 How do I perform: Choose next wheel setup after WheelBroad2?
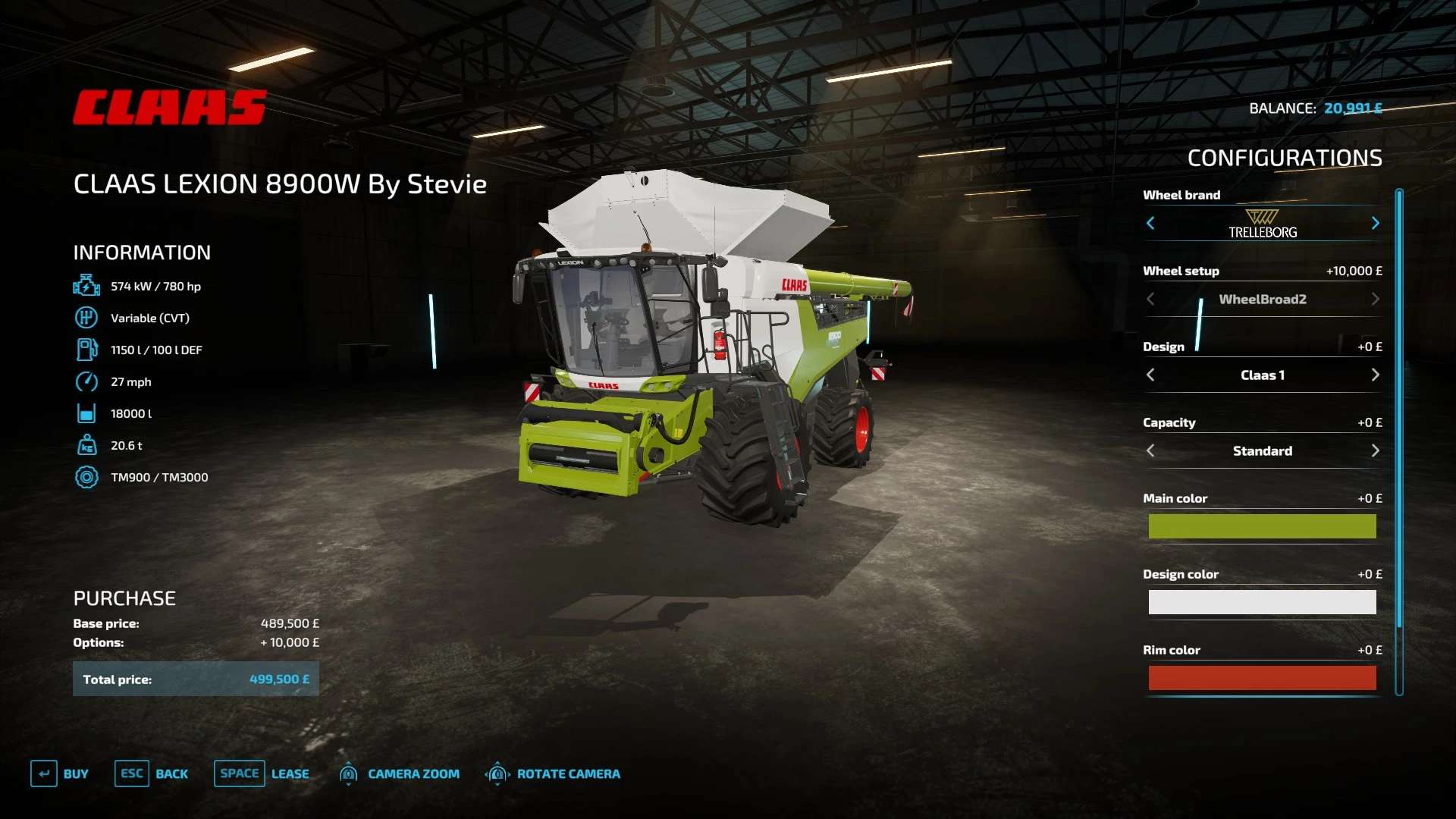(1375, 299)
